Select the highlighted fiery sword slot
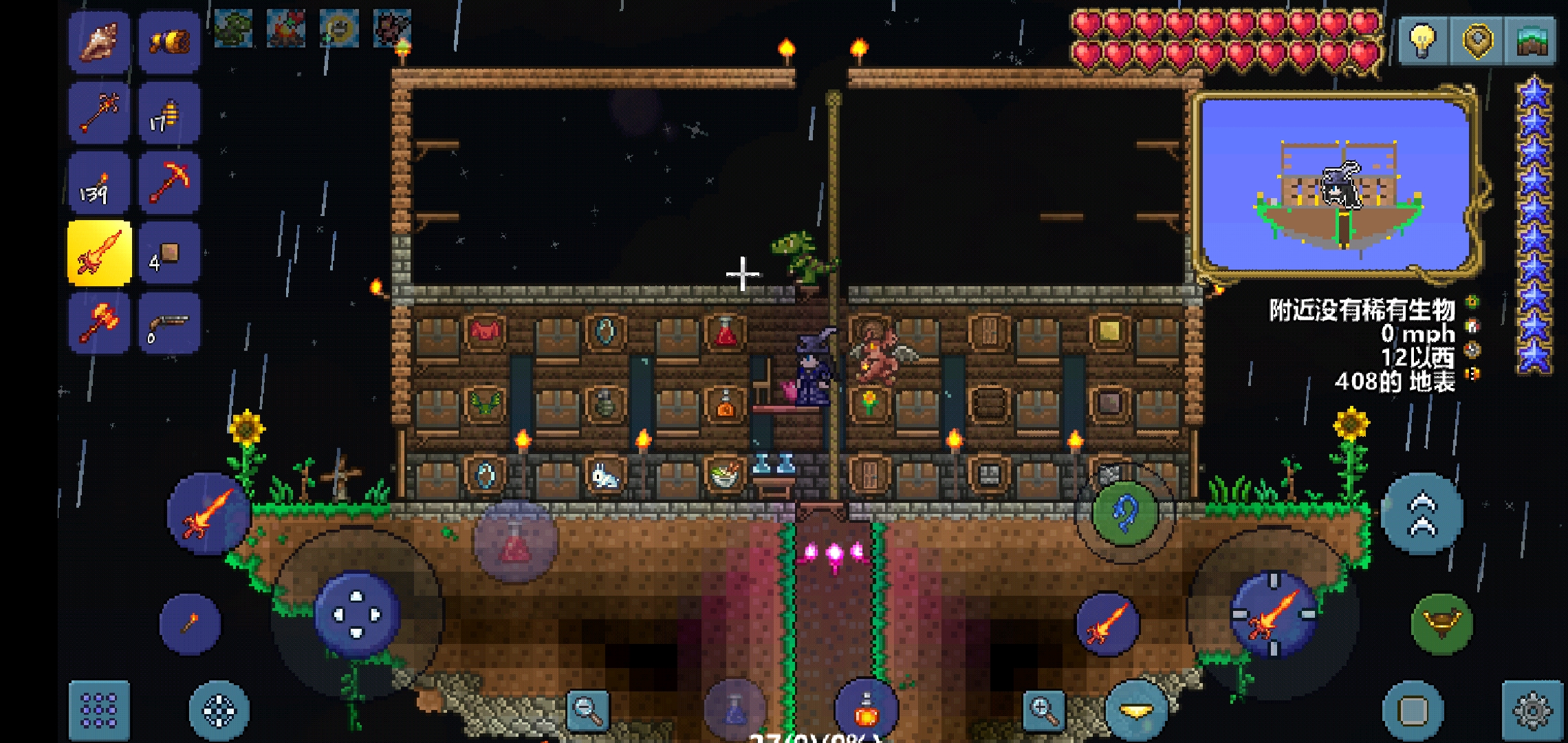This screenshot has height=743, width=1568. pos(99,253)
